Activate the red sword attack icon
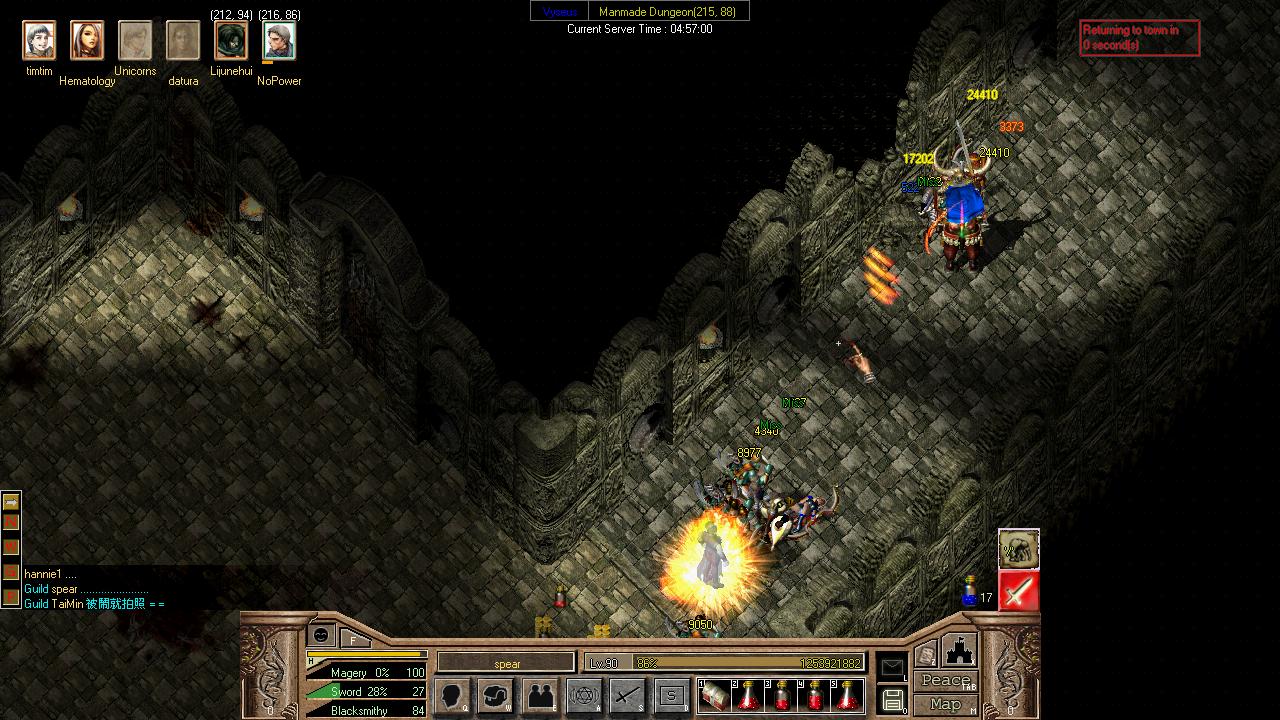 coord(1018,591)
